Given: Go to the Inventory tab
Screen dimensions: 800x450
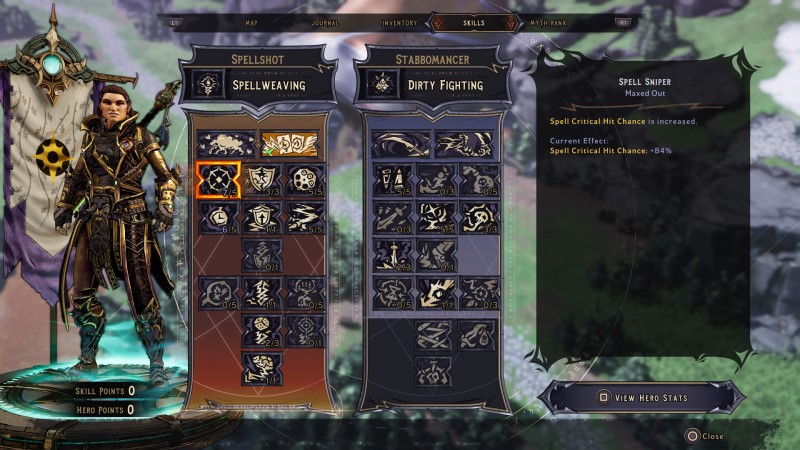Looking at the screenshot, I should click(398, 21).
